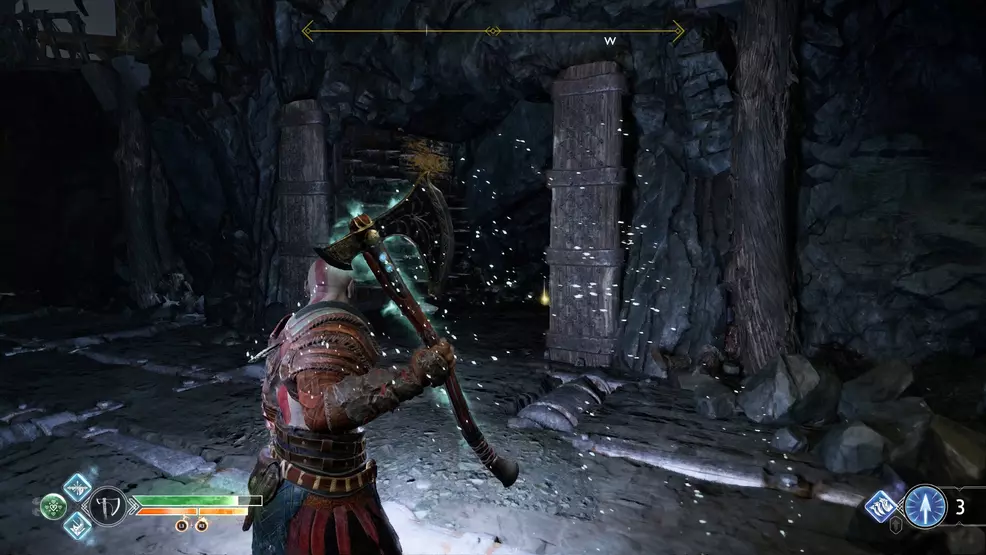This screenshot has width=986, height=555.
Task: Activate the wolf summon diamond icon
Action: click(x=880, y=506)
